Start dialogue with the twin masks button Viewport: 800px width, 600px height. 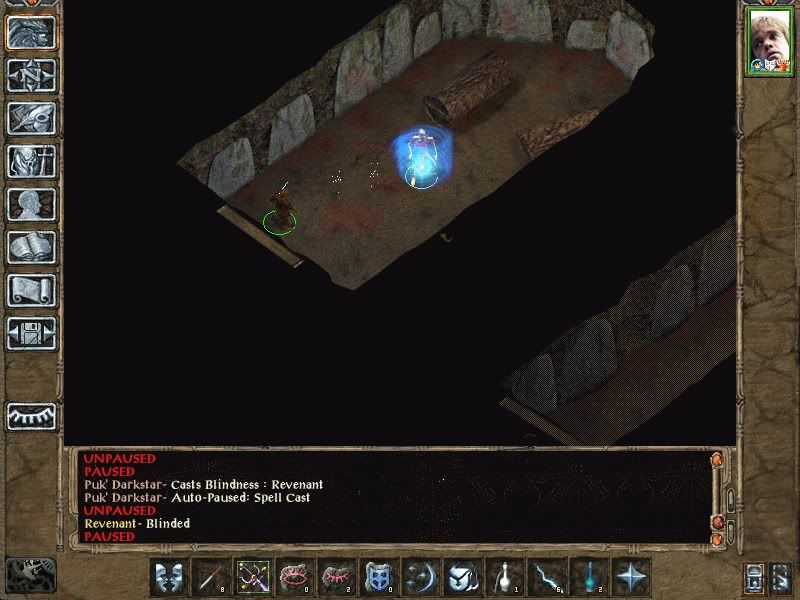point(169,577)
